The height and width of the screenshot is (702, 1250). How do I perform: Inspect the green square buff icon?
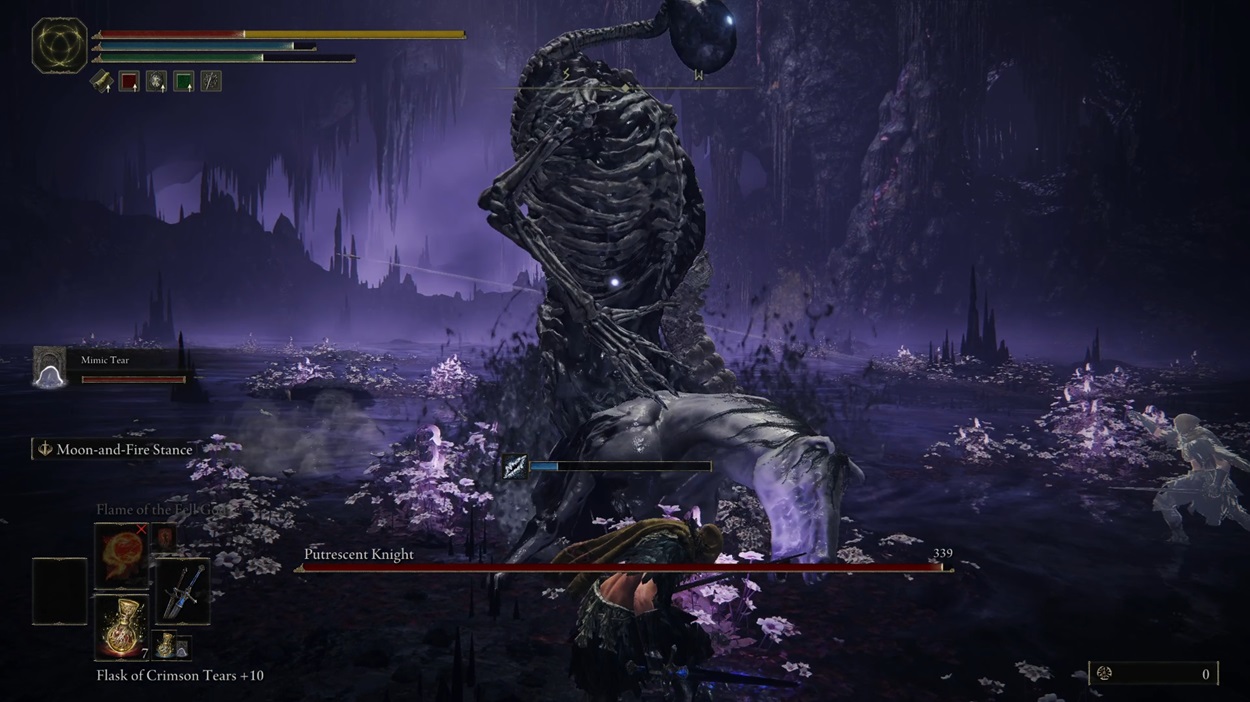click(183, 81)
